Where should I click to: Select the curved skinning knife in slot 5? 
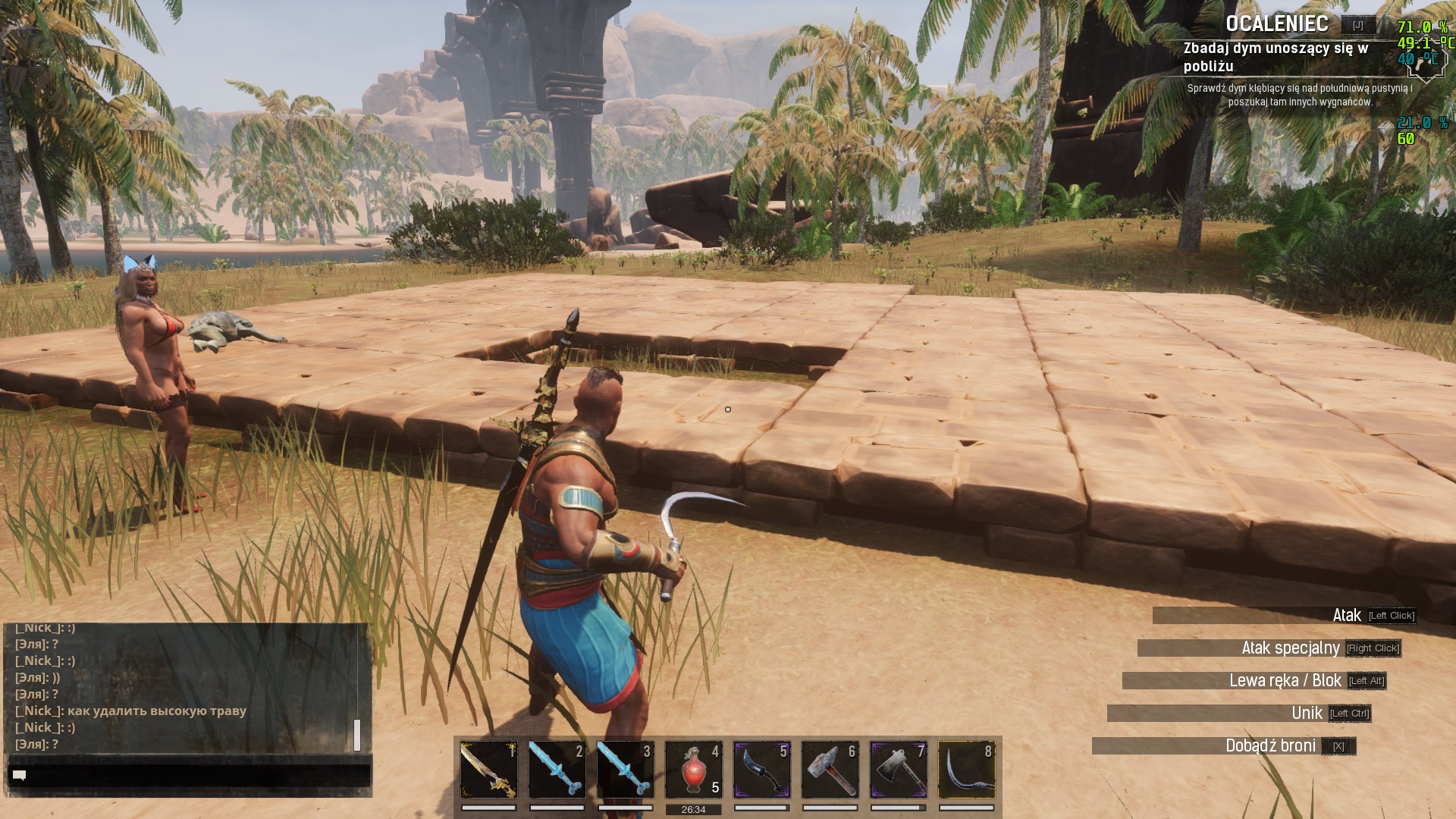pyautogui.click(x=762, y=769)
